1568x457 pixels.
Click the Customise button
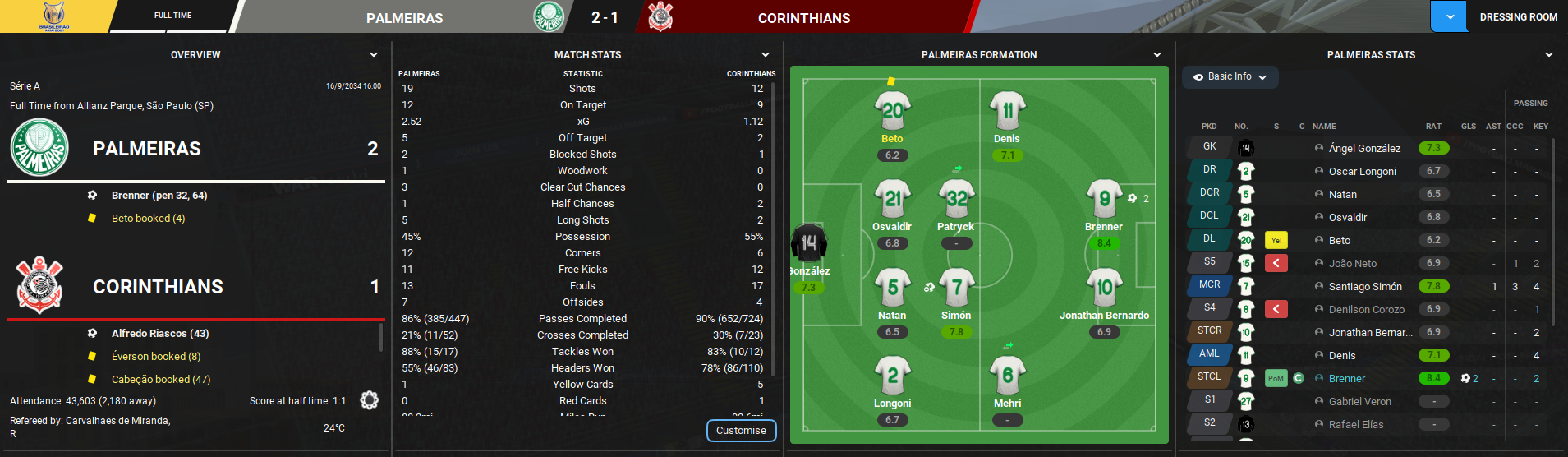(x=741, y=431)
